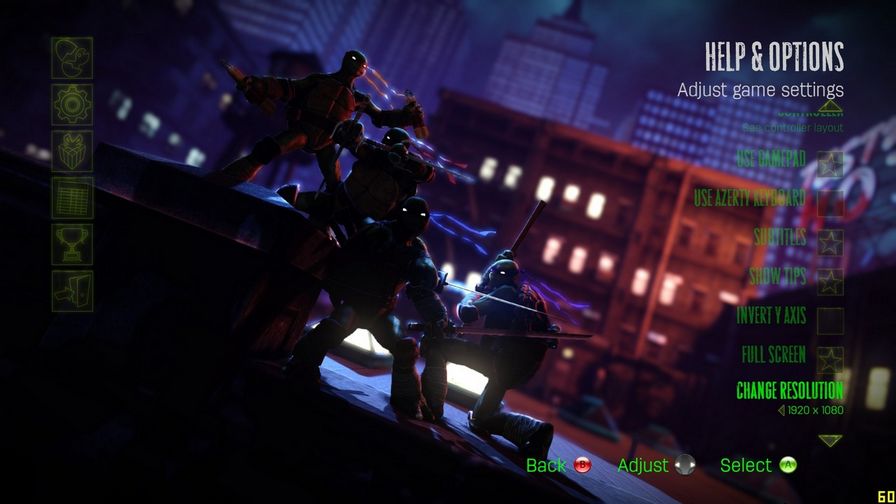Click the Select label in the bottom bar
Viewport: 896px width, 504px height.
click(x=746, y=465)
